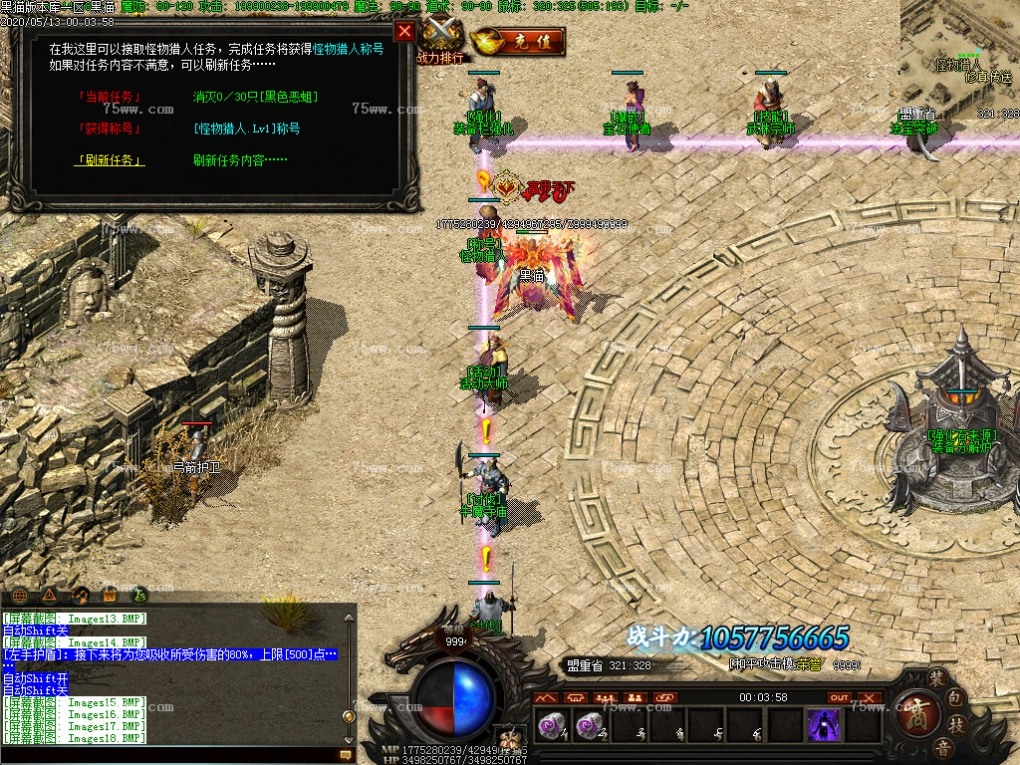Click the green money bag icon
Viewport: 1020px width, 765px height.
pos(140,594)
